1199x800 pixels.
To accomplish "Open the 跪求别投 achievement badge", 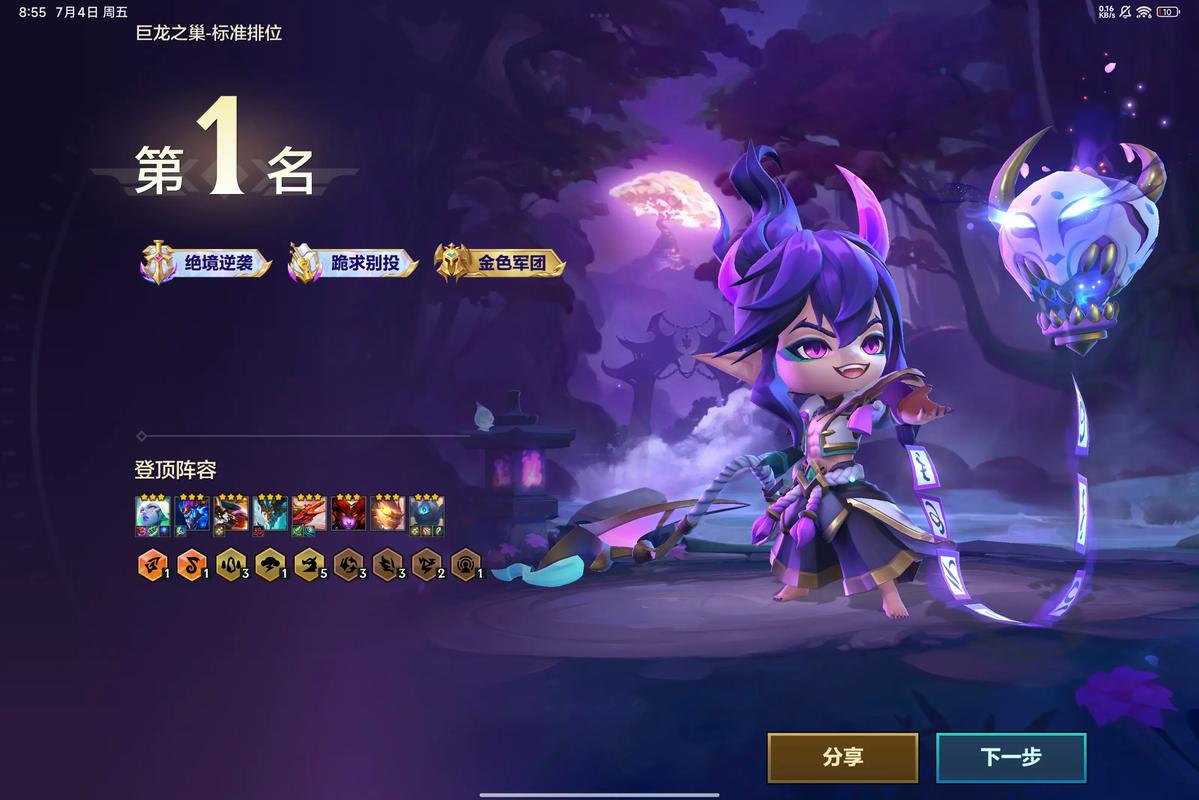I will coord(353,263).
